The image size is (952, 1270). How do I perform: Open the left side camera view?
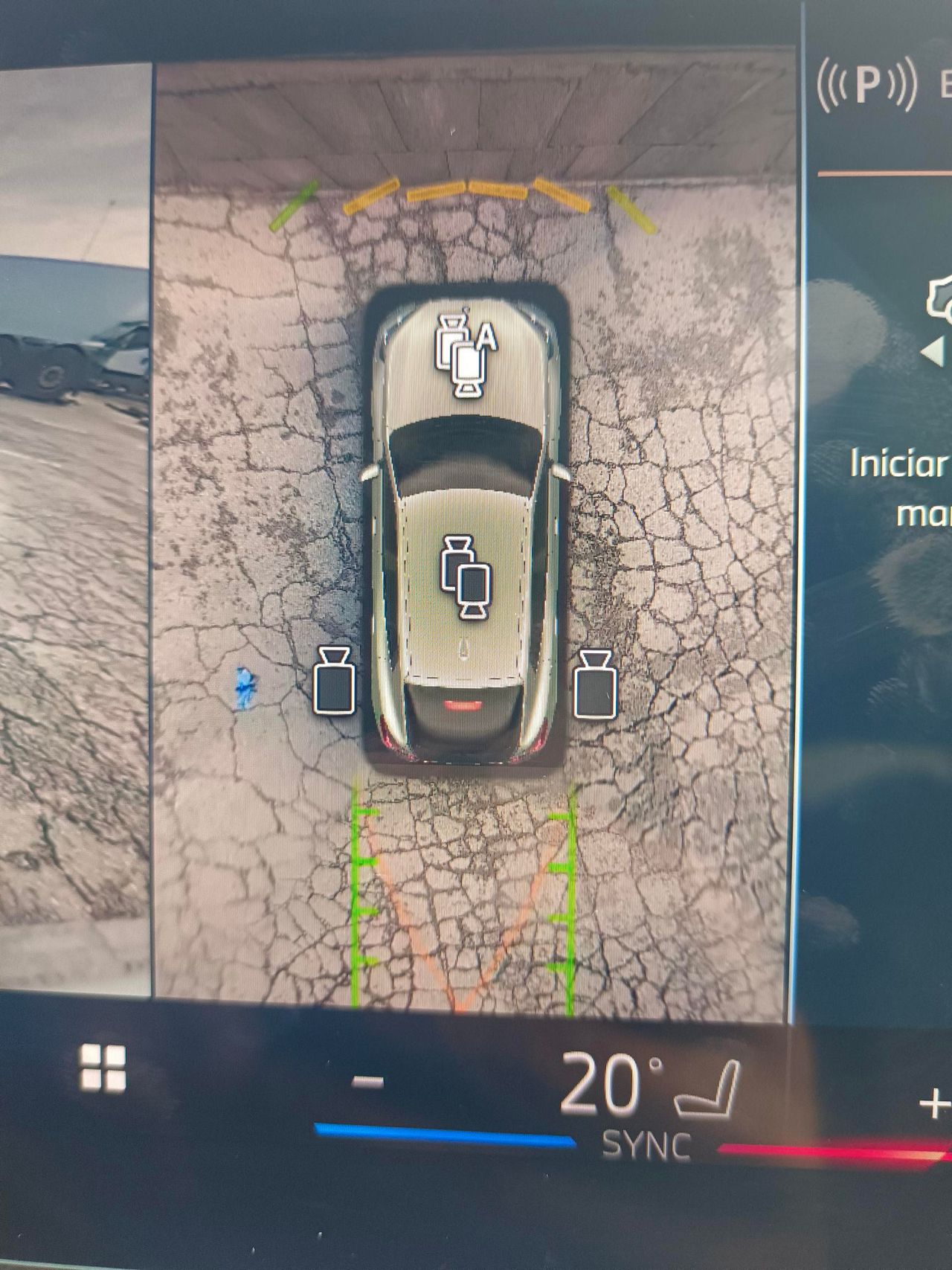tap(335, 684)
